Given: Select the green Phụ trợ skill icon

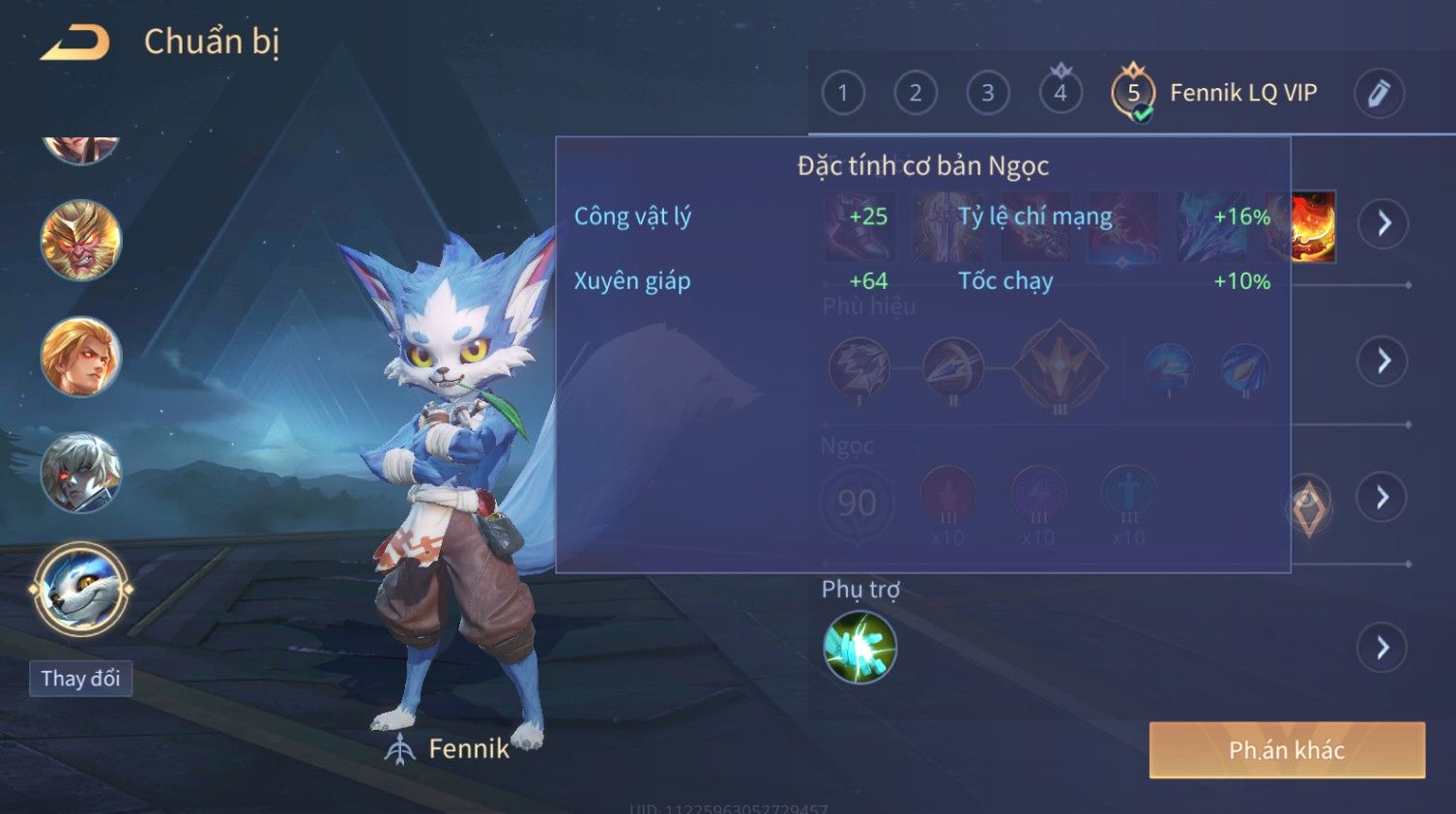Looking at the screenshot, I should coord(859,647).
